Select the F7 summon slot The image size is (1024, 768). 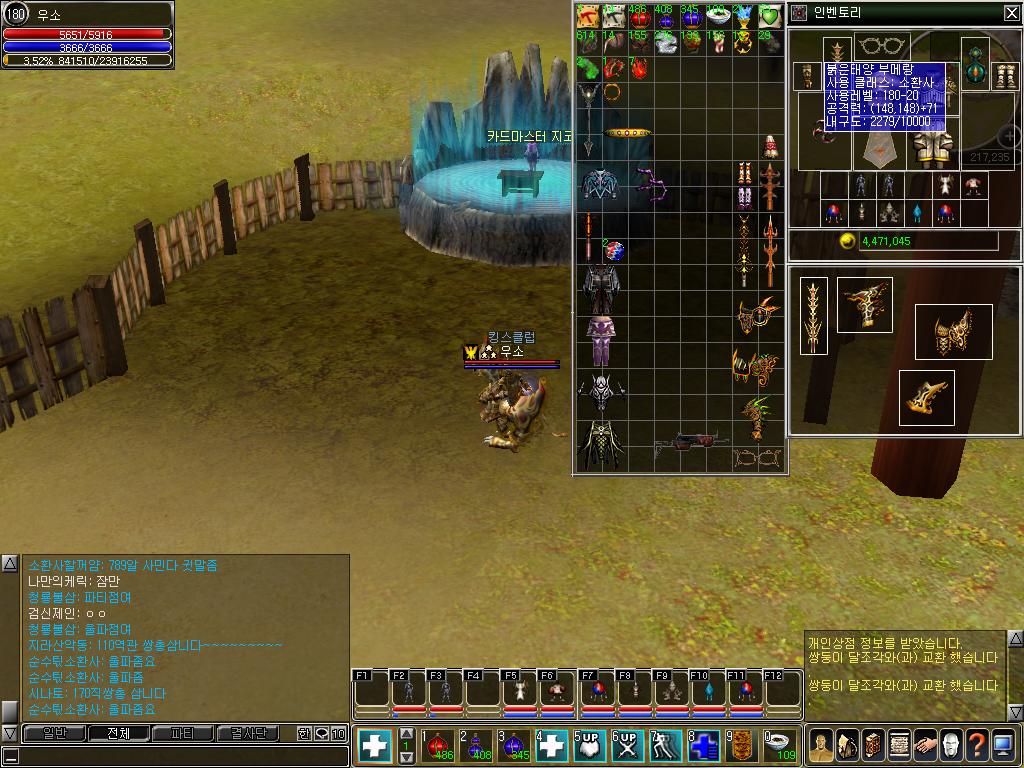(x=596, y=693)
